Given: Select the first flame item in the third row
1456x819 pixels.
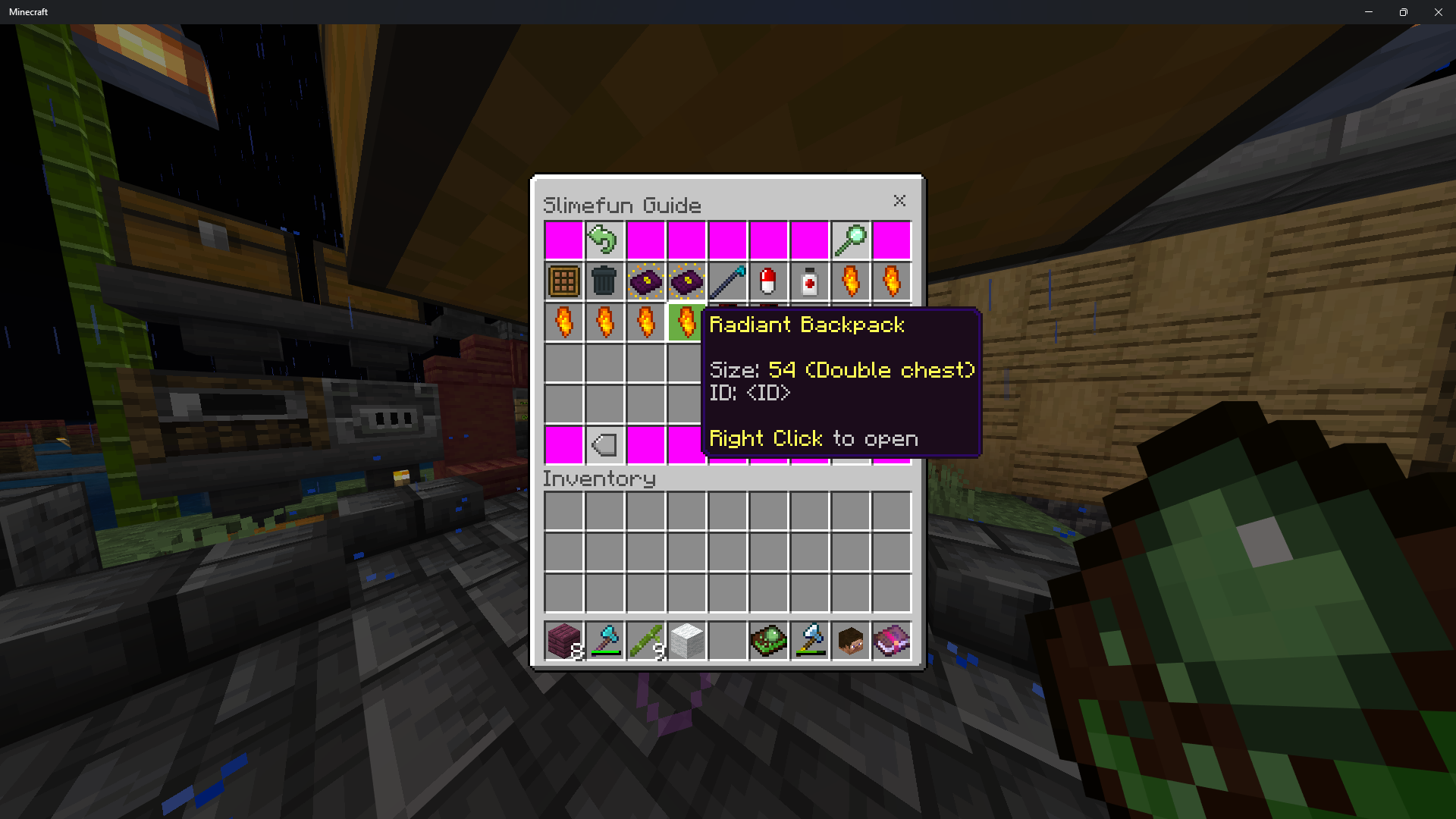Looking at the screenshot, I should (563, 322).
